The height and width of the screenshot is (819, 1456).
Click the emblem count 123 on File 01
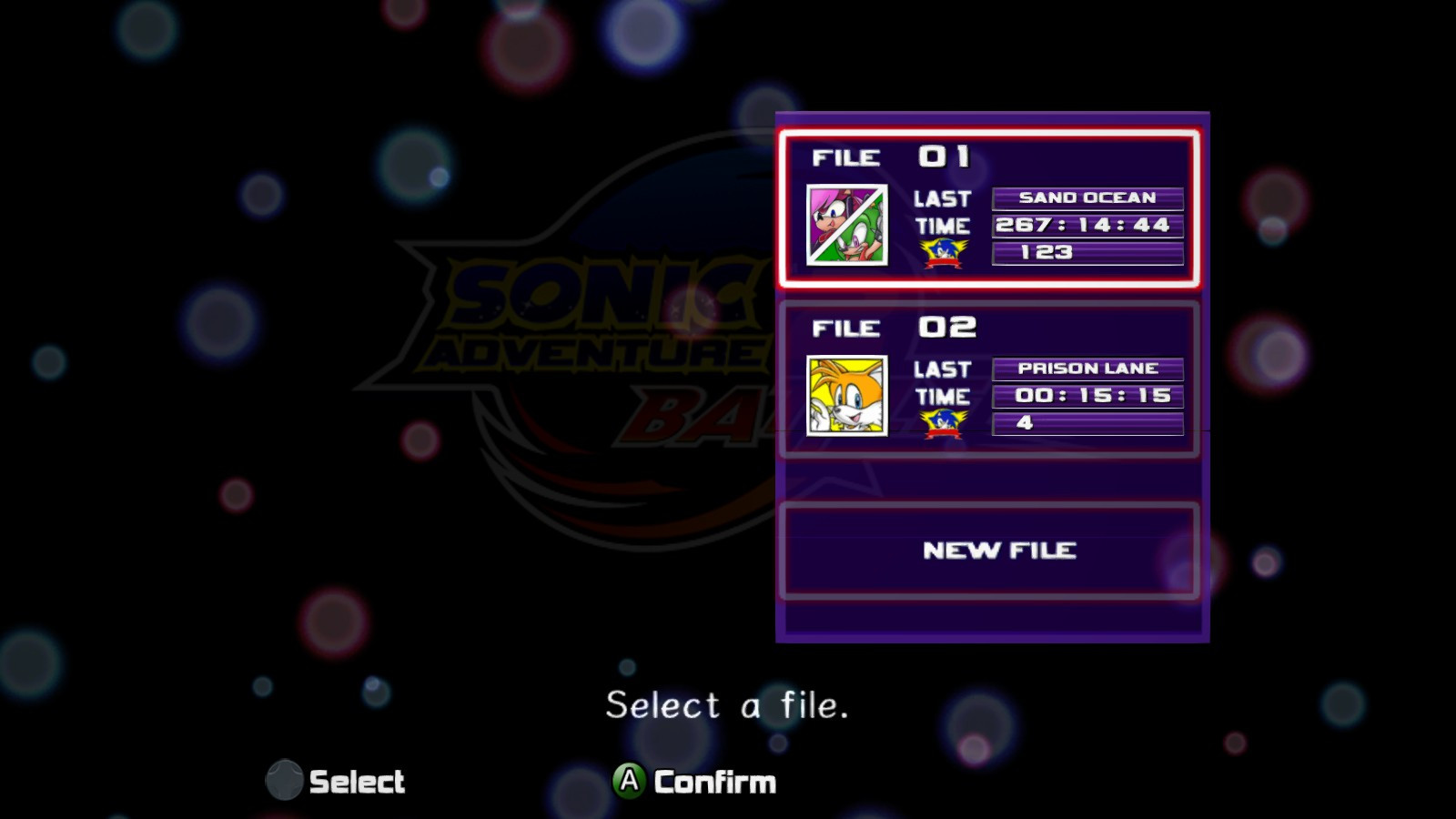[1088, 253]
